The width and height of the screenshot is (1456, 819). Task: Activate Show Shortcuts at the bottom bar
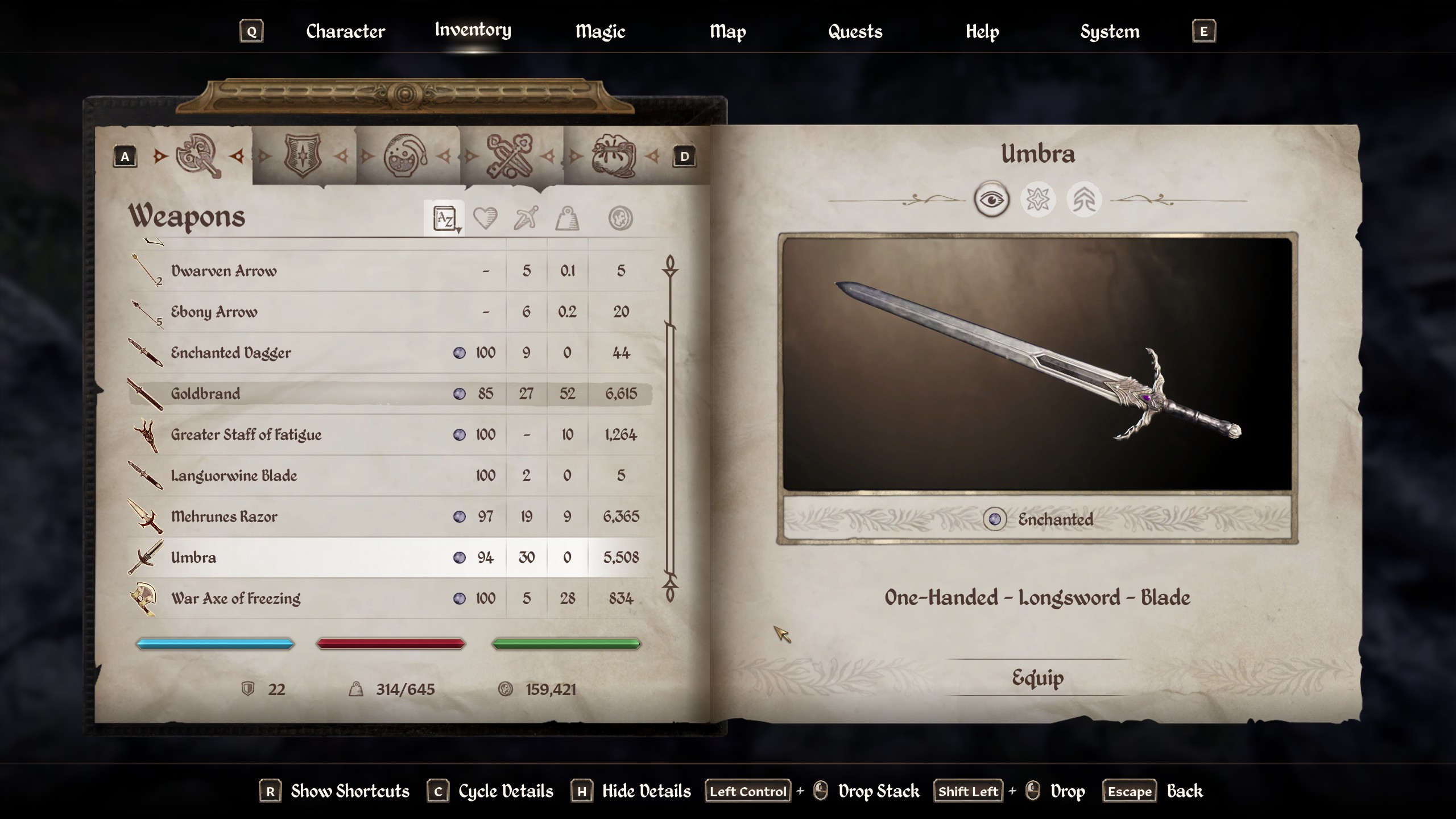pos(350,791)
